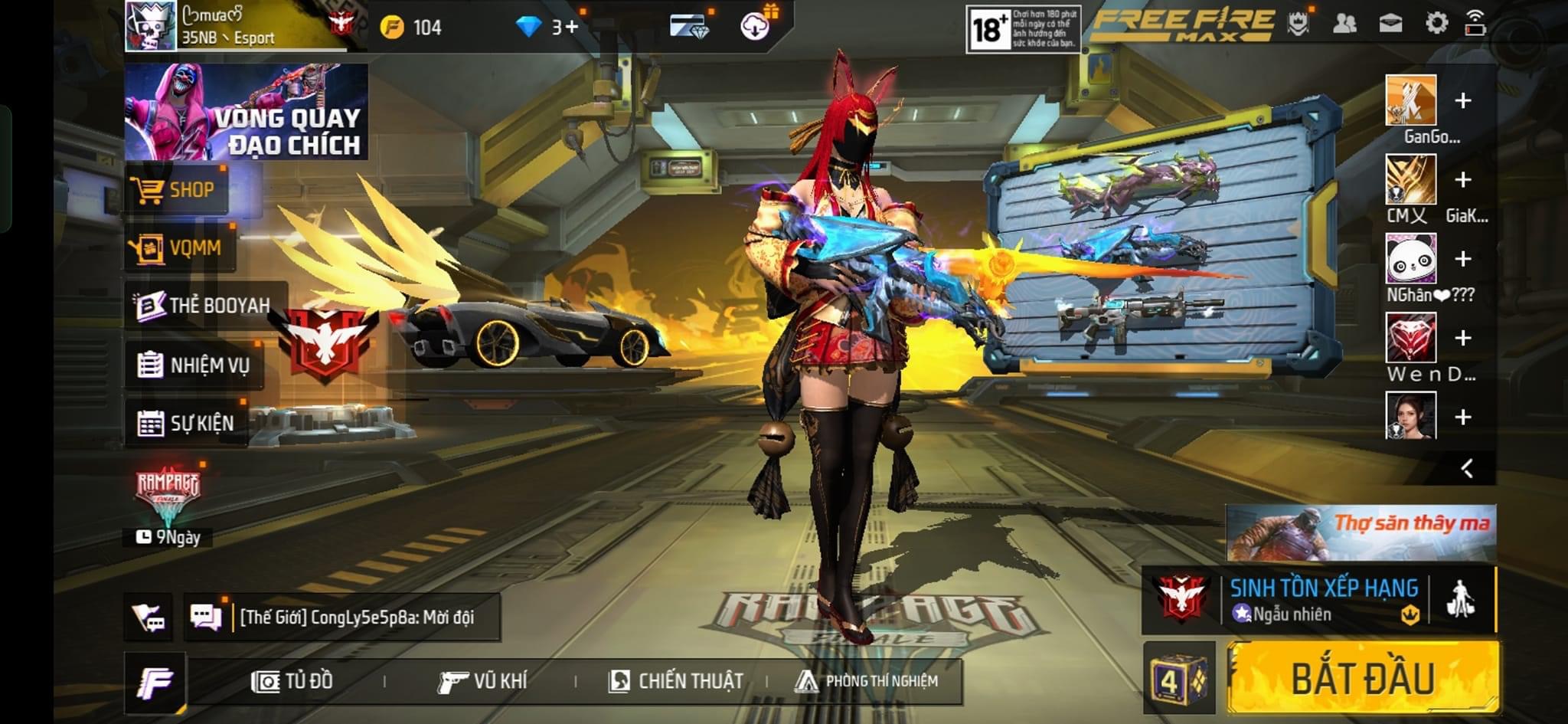1568x724 pixels.
Task: Open the Thợ săn thây ma banner
Action: 1361,533
